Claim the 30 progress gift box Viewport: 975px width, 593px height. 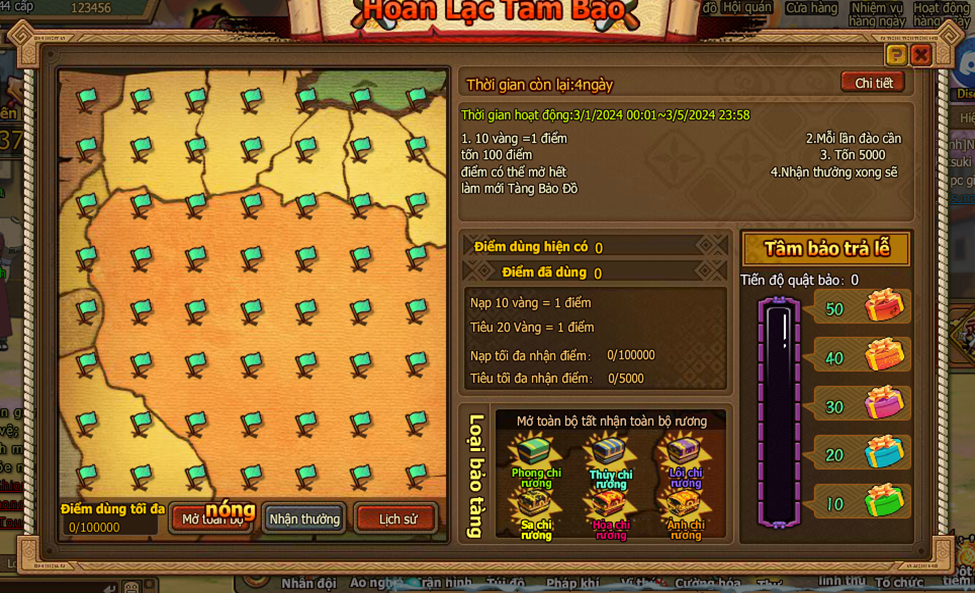pyautogui.click(x=884, y=403)
